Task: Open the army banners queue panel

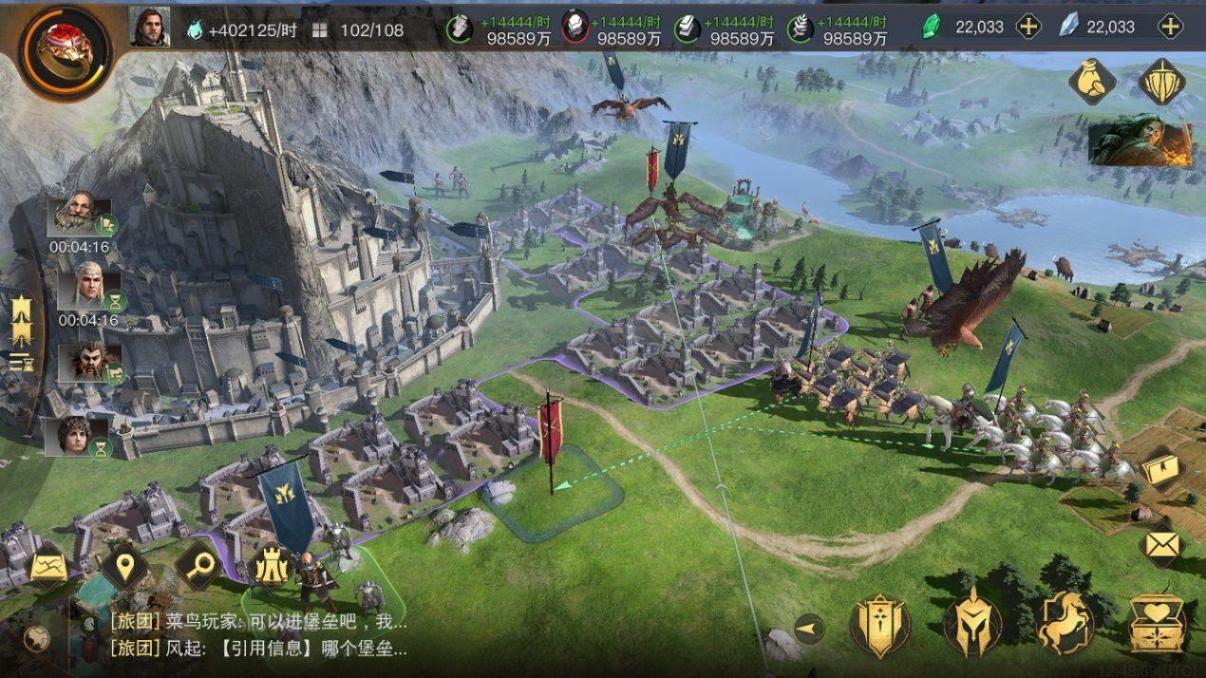Action: coord(20,330)
